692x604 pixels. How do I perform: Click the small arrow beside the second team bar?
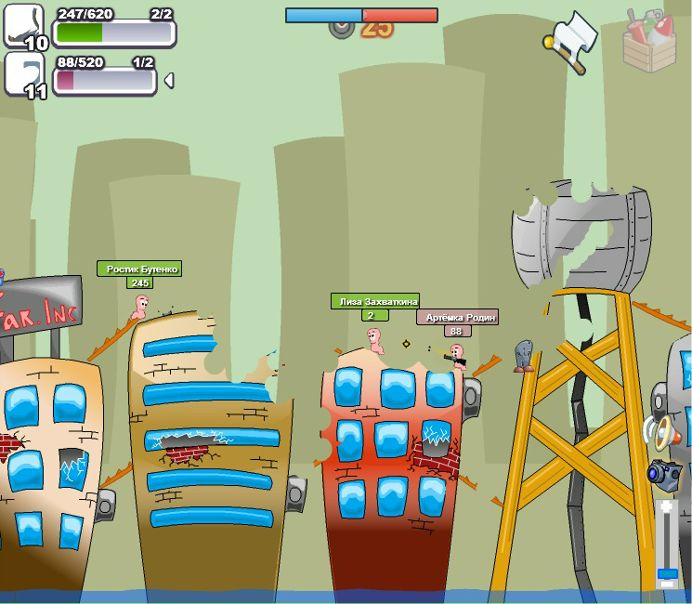168,80
